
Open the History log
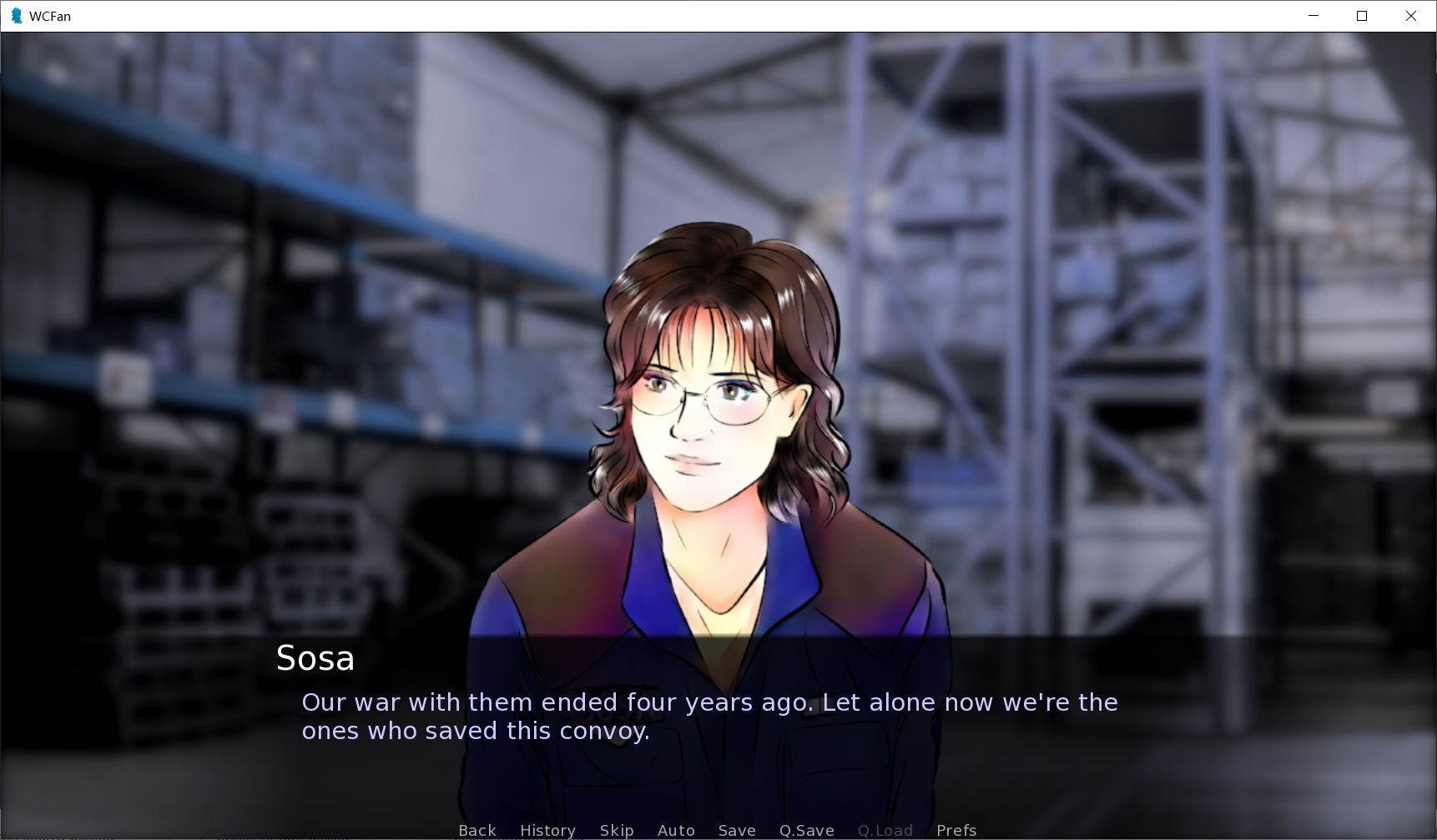coord(547,830)
